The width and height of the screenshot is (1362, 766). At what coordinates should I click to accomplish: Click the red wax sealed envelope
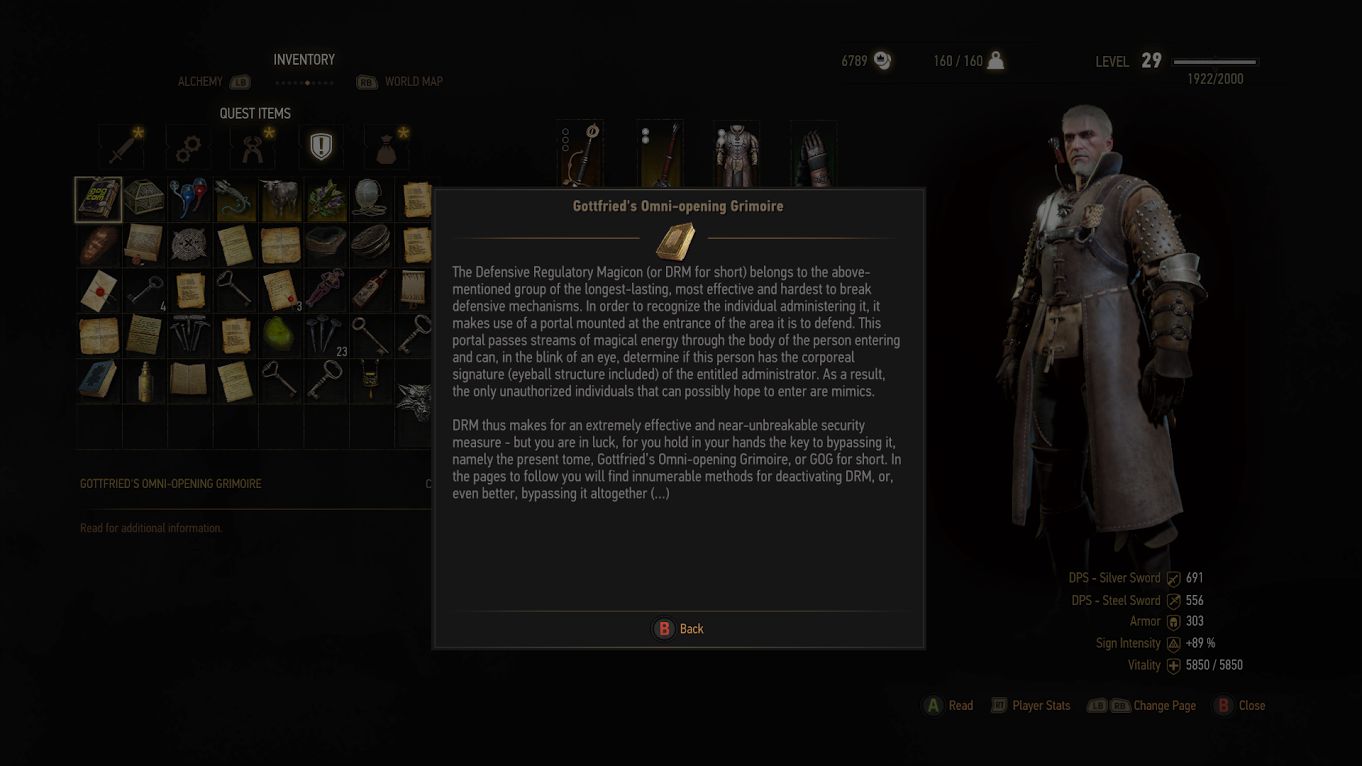coord(98,290)
